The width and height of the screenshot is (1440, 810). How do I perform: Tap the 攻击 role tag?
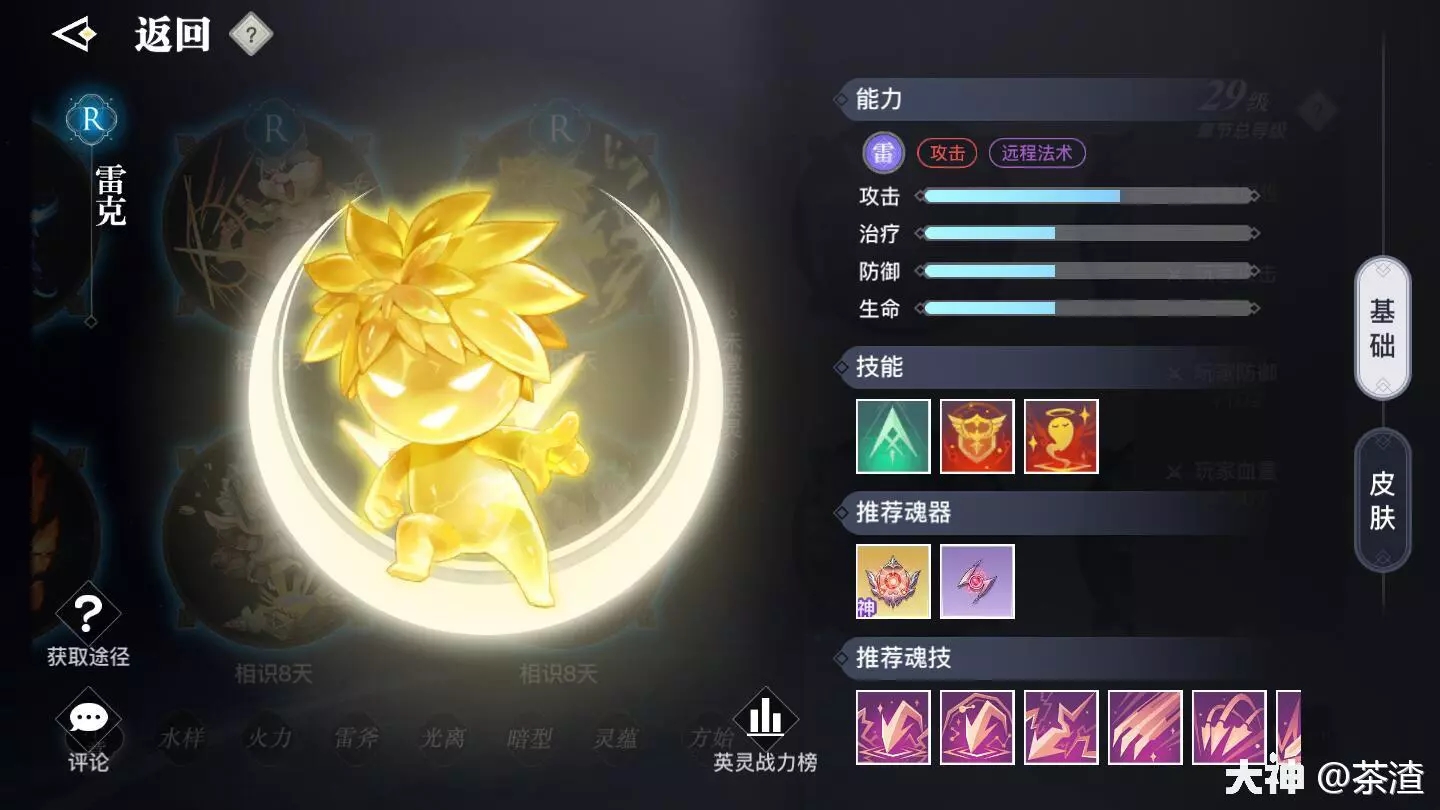[947, 153]
